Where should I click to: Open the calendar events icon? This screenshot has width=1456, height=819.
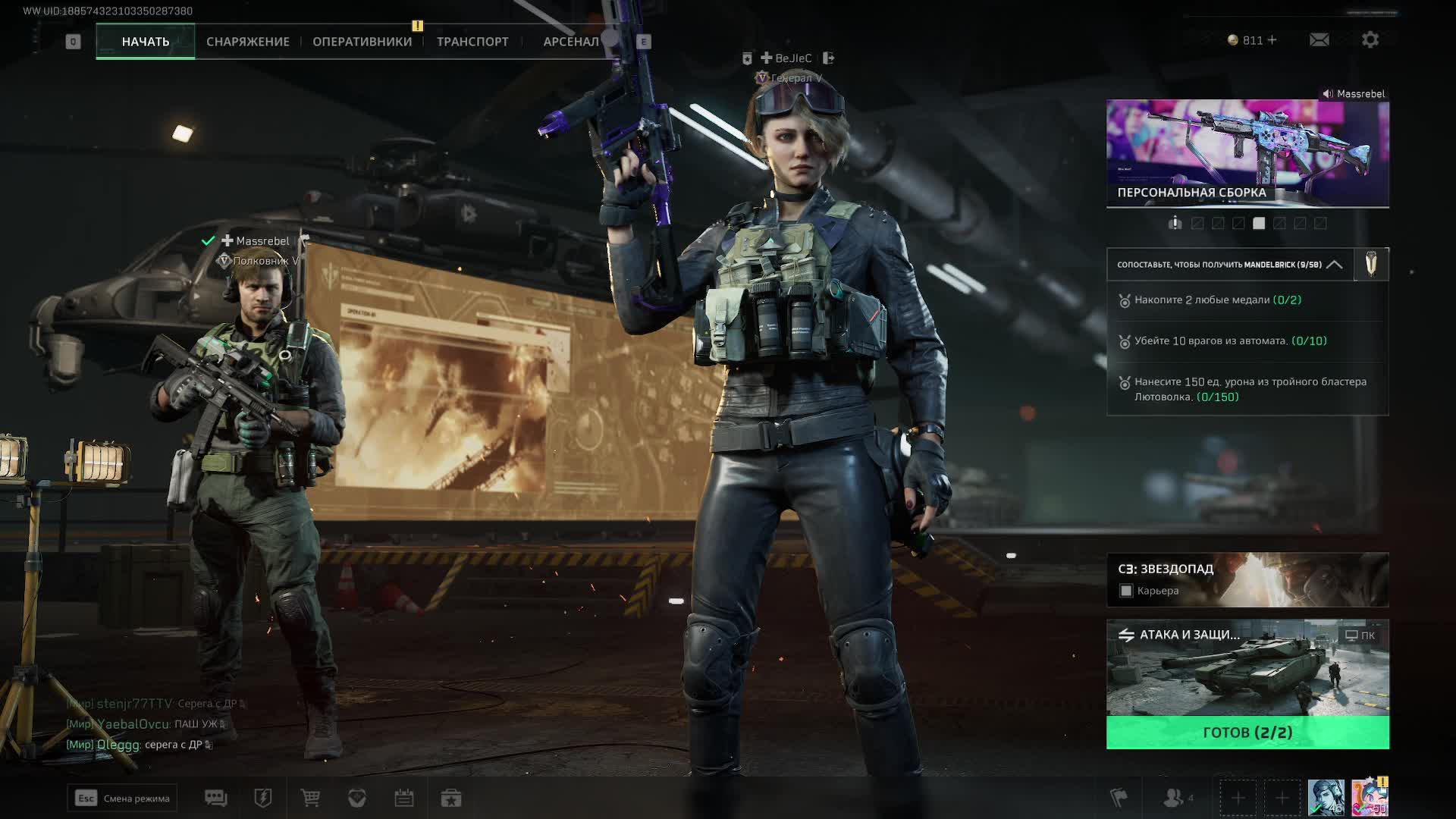coord(403,798)
